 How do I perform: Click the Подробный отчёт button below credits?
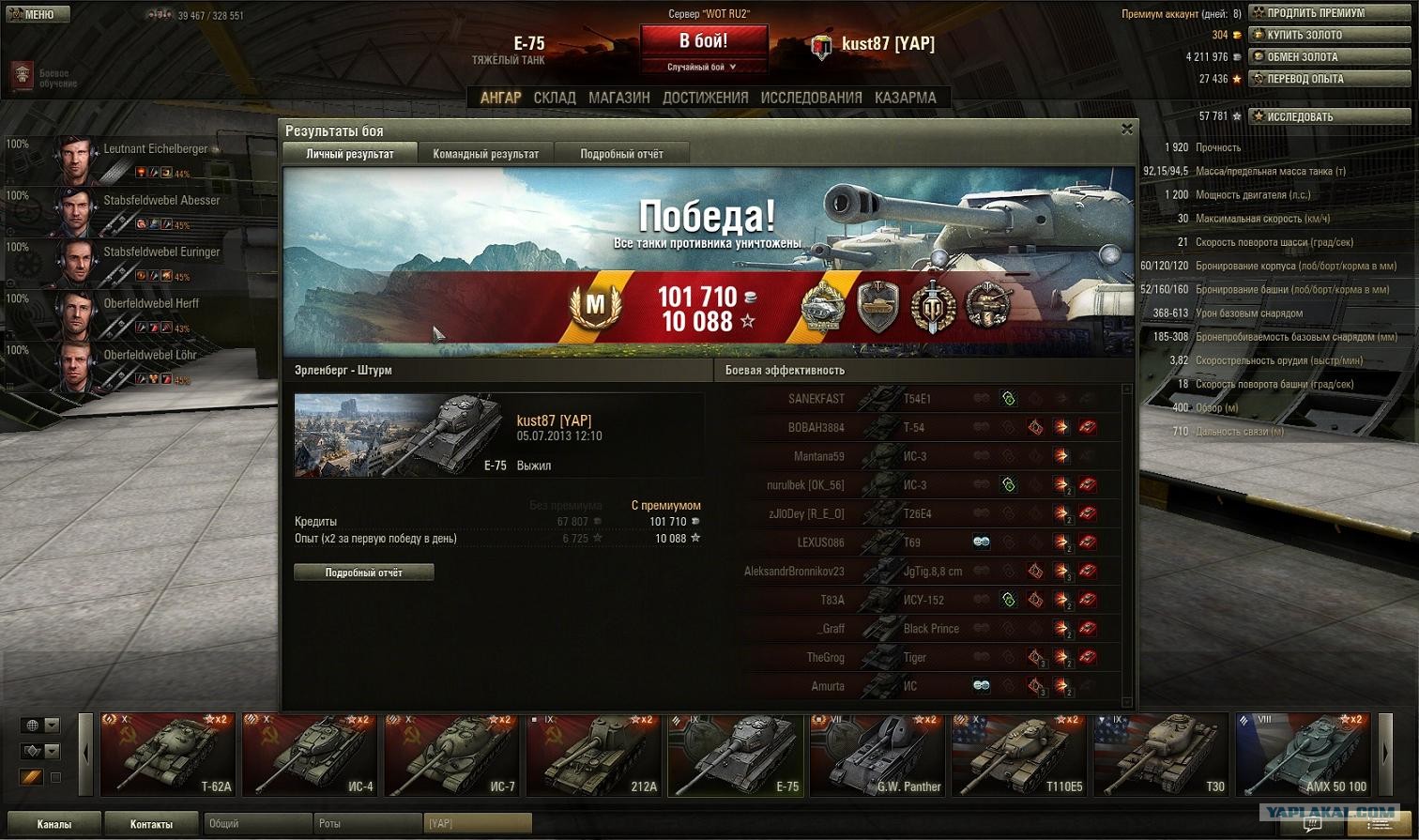pos(363,573)
